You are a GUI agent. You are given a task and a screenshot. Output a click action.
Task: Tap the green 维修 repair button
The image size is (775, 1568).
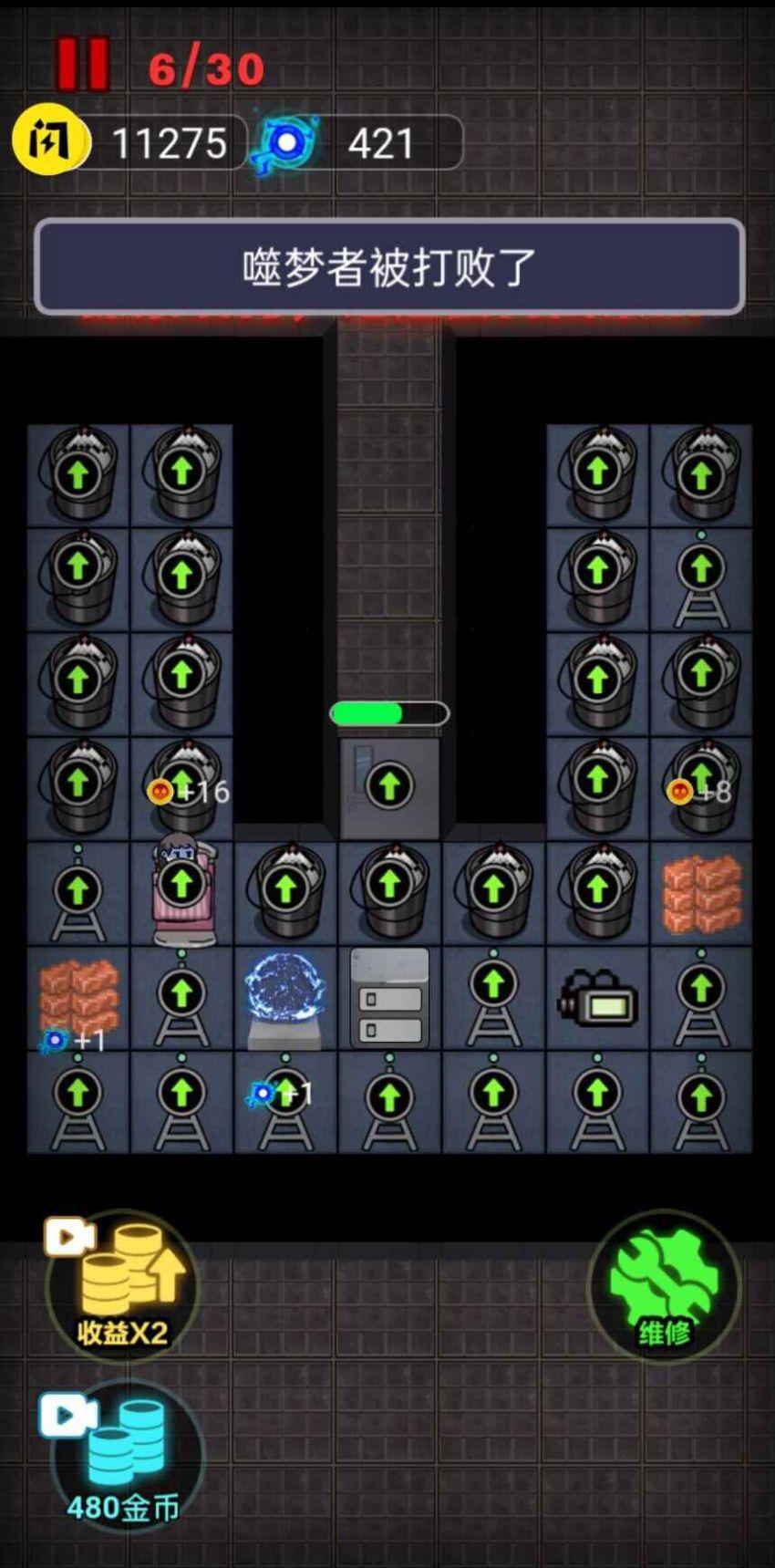pyautogui.click(x=664, y=1286)
